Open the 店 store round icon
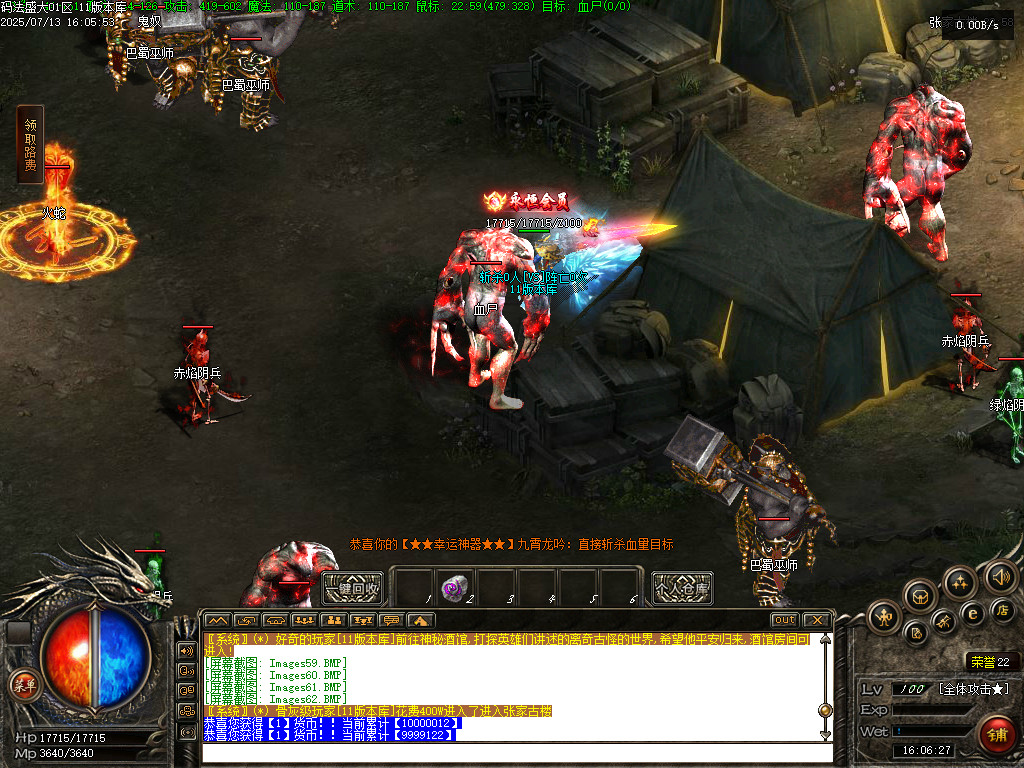Image resolution: width=1024 pixels, height=768 pixels. 1002,609
